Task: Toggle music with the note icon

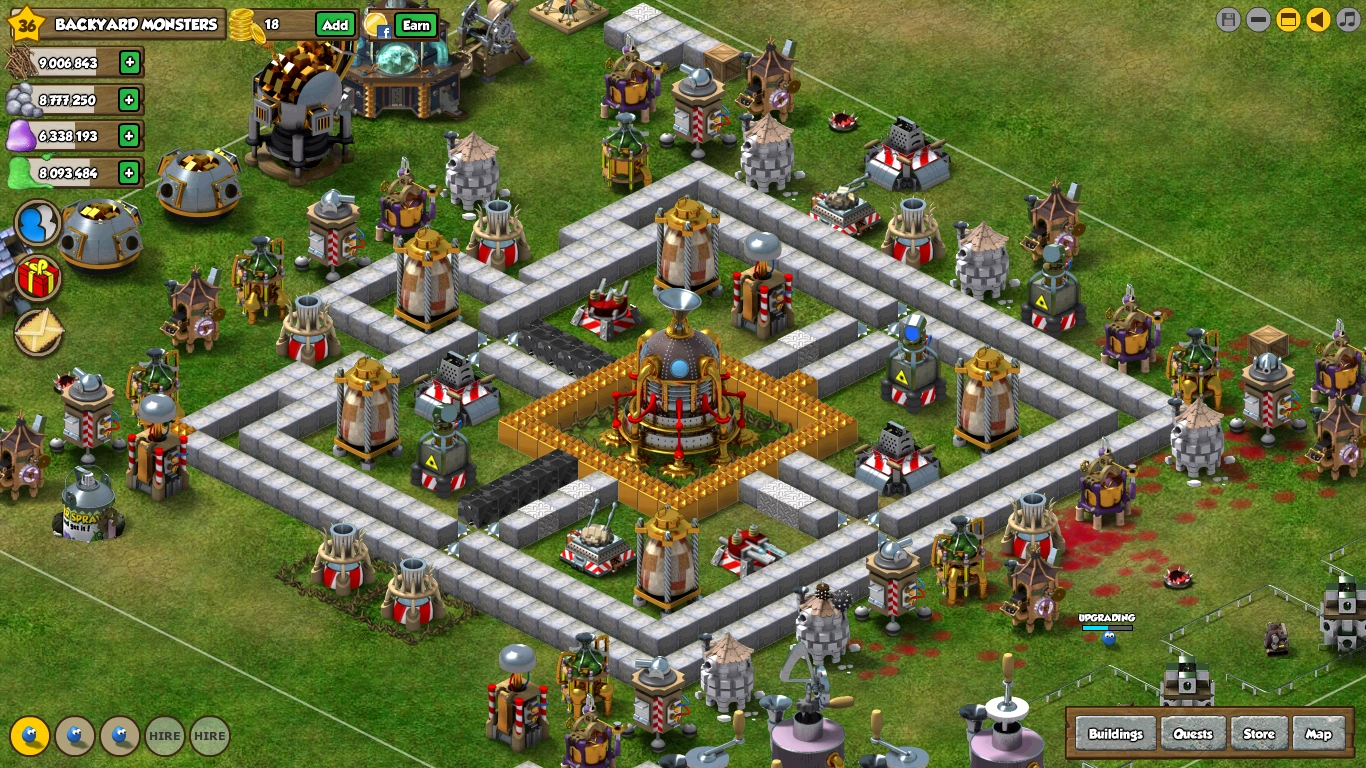Action: [1348, 19]
